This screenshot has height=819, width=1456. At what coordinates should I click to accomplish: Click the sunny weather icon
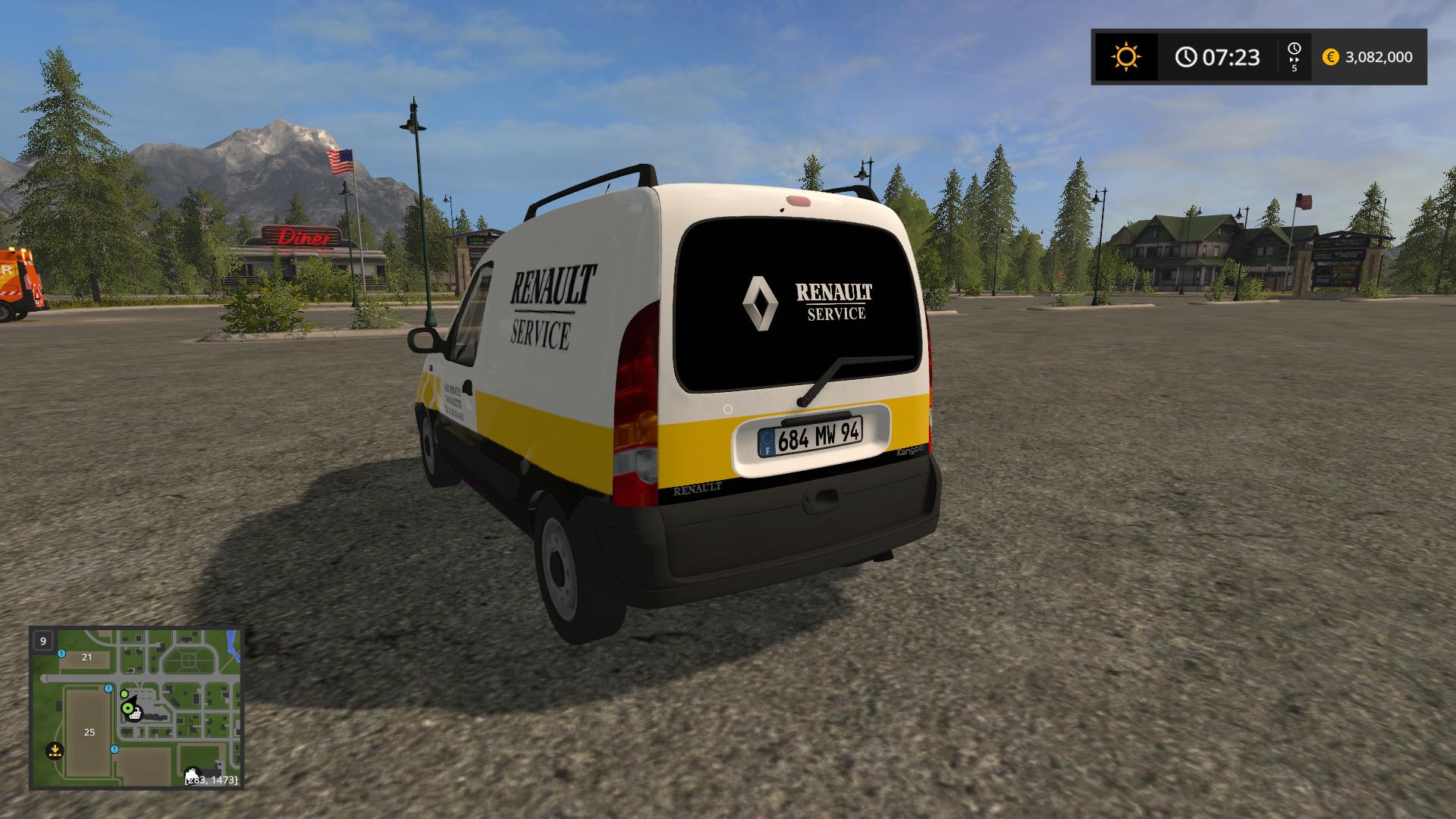1125,57
